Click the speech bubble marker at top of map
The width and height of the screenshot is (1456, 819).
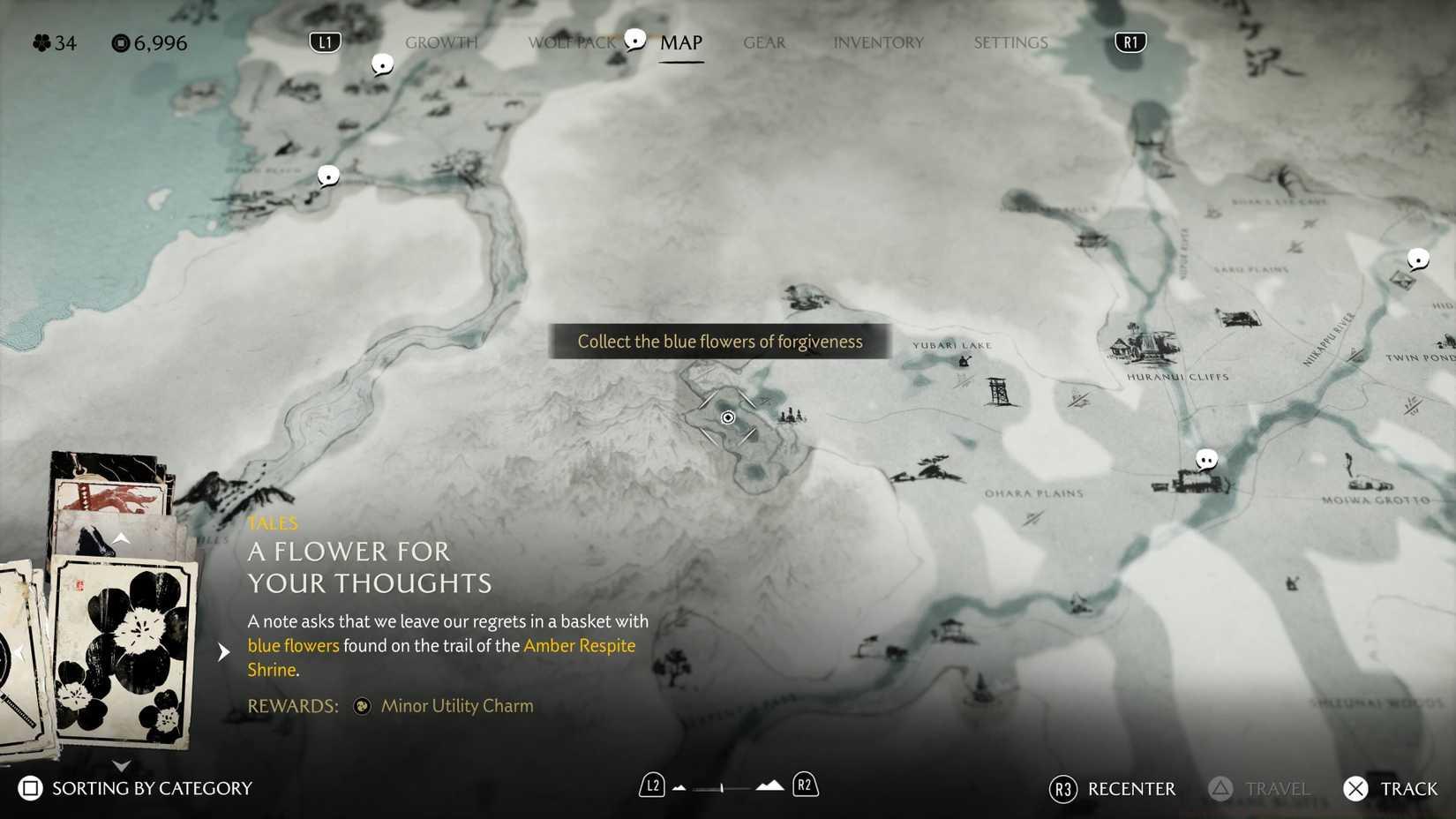pos(382,63)
